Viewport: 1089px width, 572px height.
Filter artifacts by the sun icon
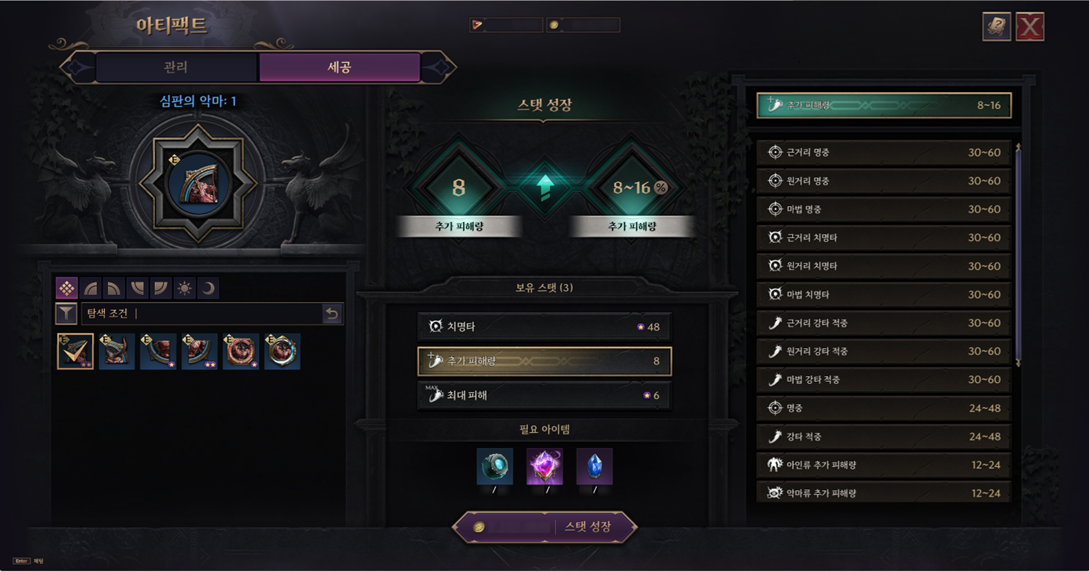pos(184,288)
